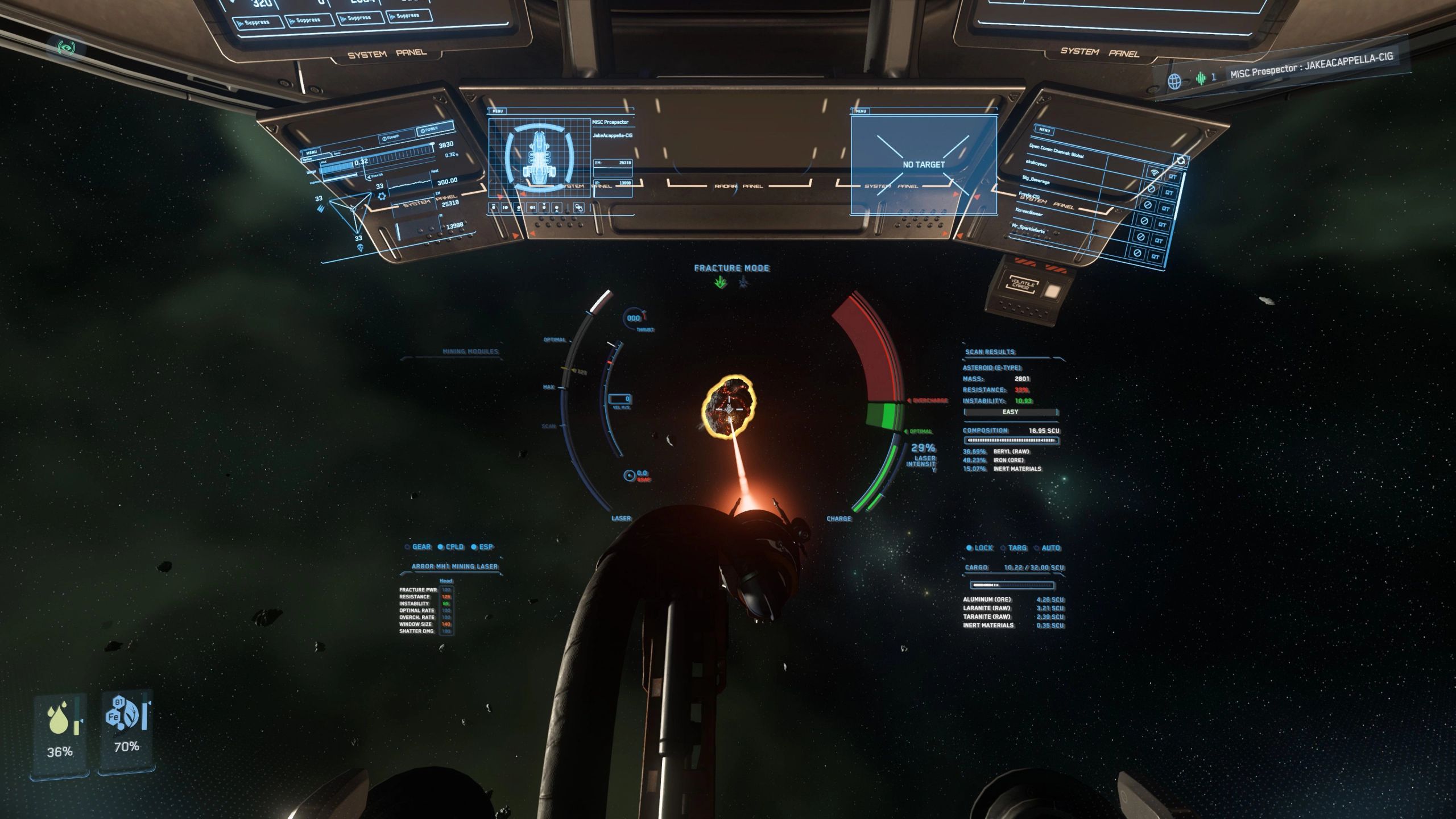The image size is (1456, 819).
Task: Open the cog icon on the power display
Action: tap(382, 196)
